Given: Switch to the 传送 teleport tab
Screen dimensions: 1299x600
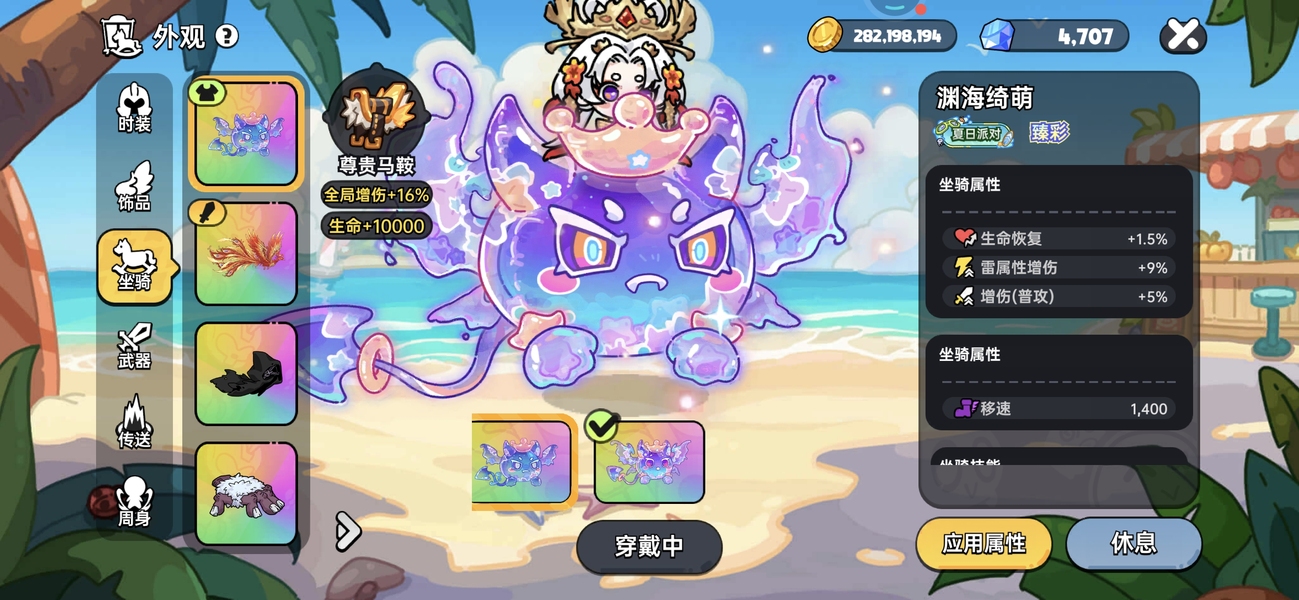Looking at the screenshot, I should click(x=134, y=423).
